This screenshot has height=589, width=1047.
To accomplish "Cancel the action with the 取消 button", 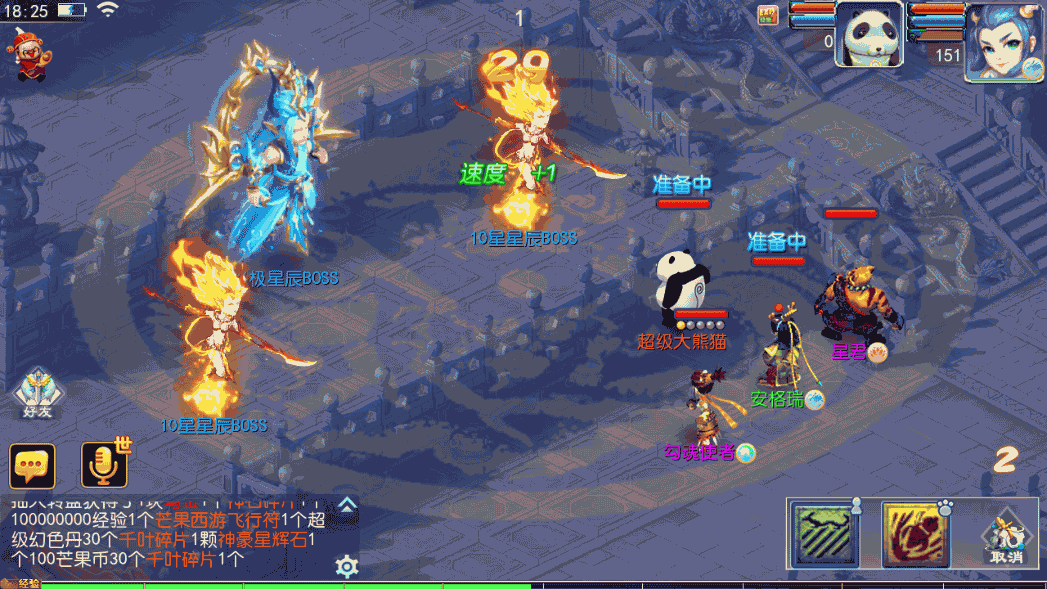I will point(1007,537).
